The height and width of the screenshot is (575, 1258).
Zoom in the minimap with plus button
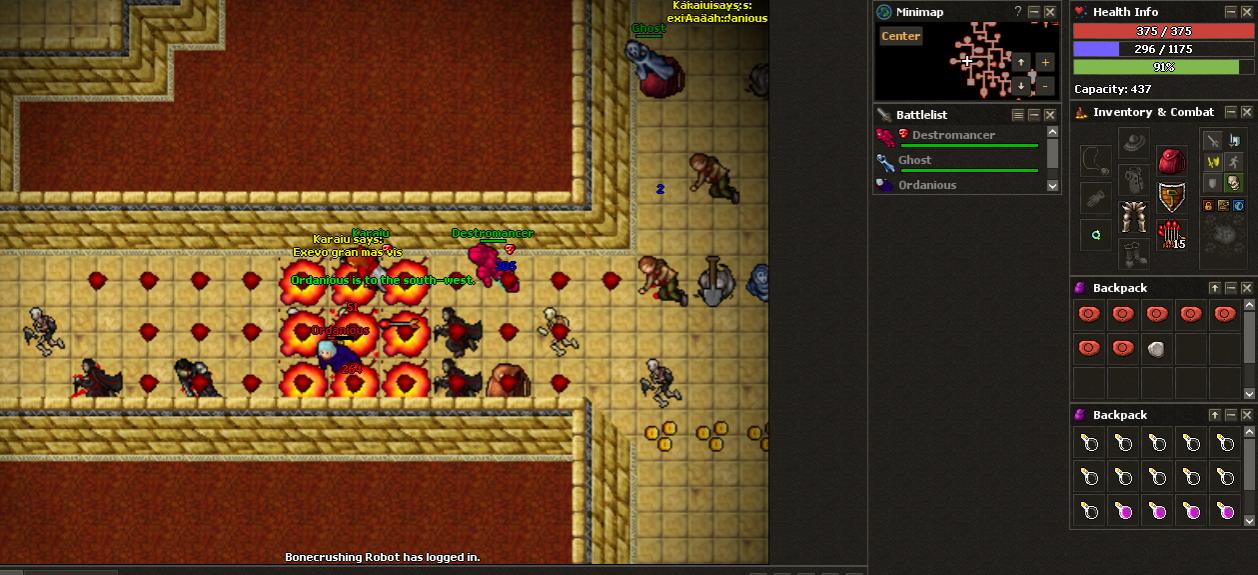pyautogui.click(x=1044, y=62)
